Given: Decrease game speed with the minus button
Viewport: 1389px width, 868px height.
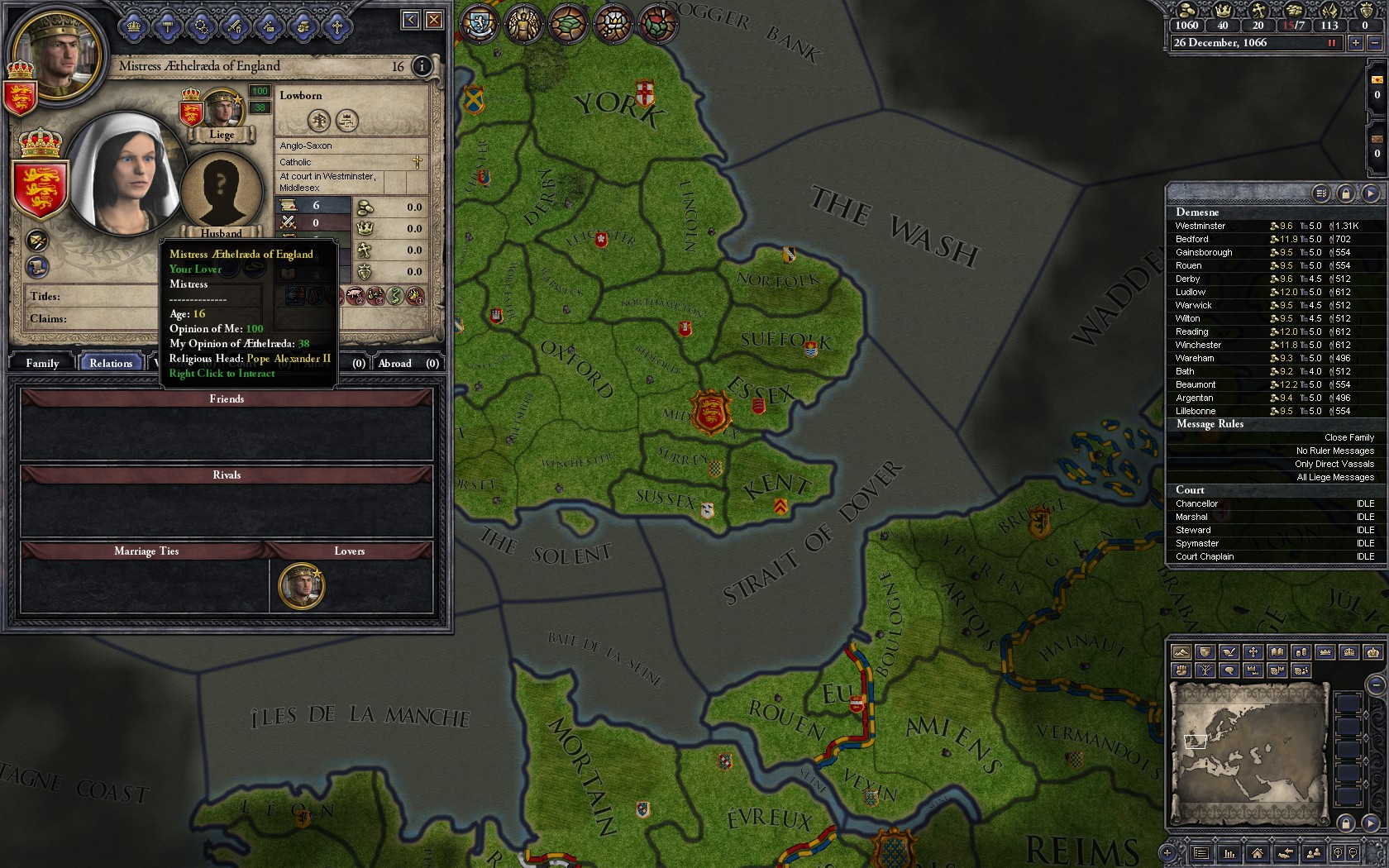Looking at the screenshot, I should 1375,43.
